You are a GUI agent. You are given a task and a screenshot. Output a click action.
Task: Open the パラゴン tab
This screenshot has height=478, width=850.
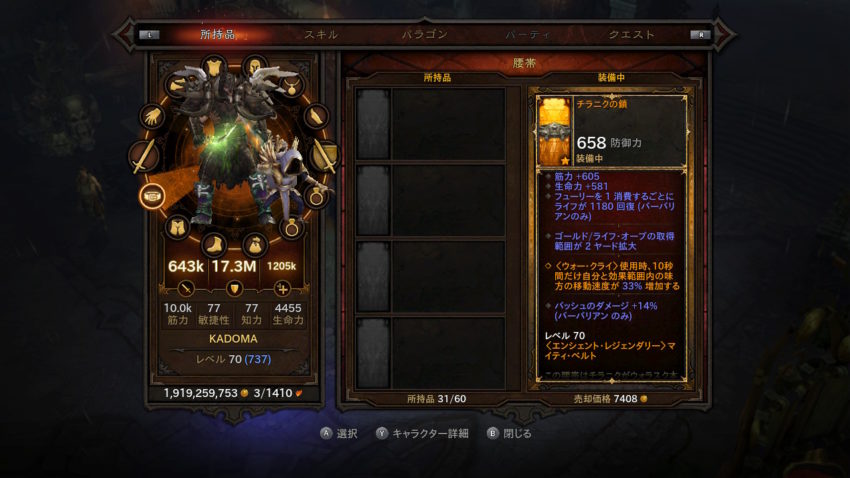[x=424, y=34]
